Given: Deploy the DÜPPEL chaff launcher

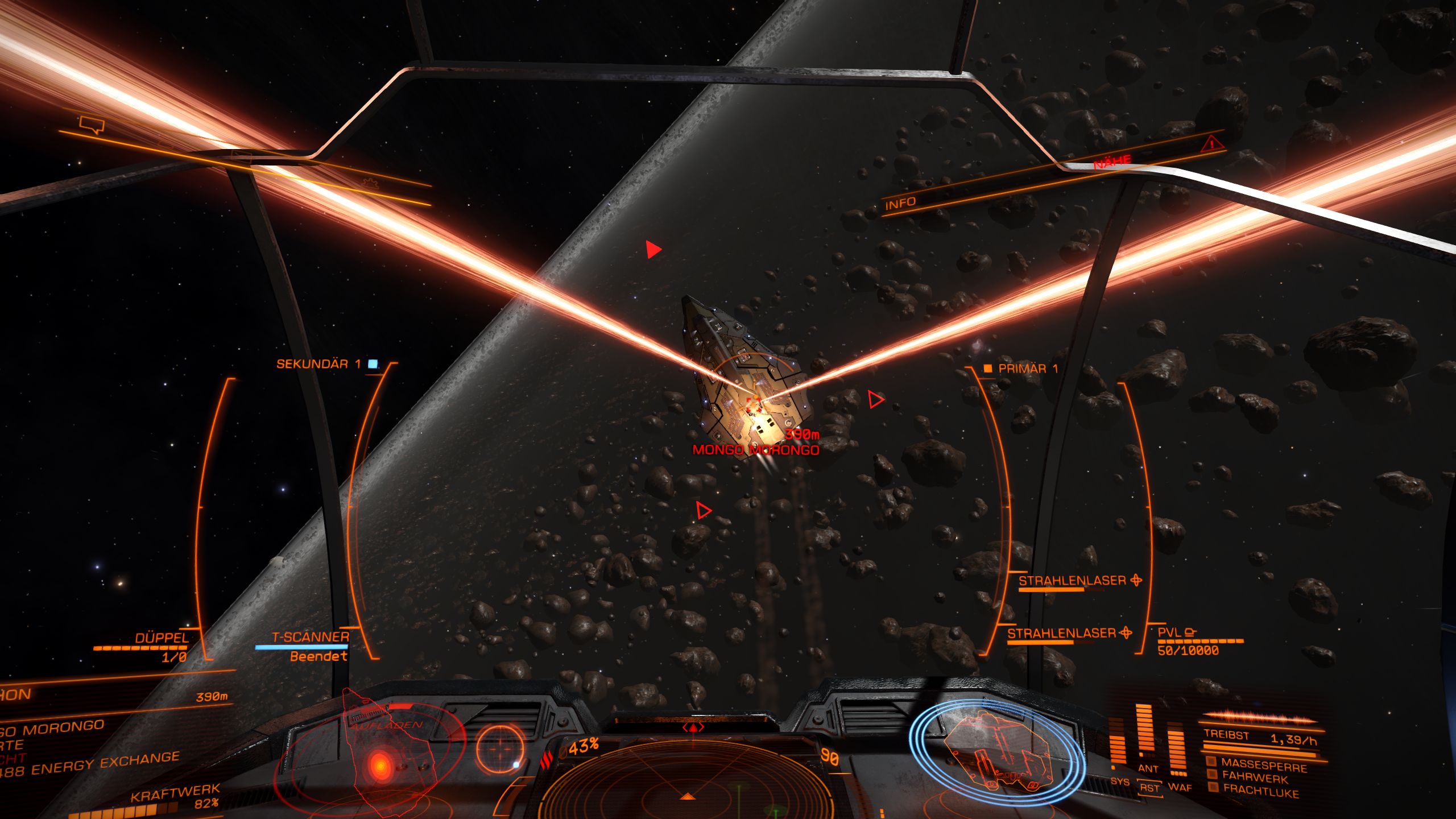Looking at the screenshot, I should [x=162, y=638].
